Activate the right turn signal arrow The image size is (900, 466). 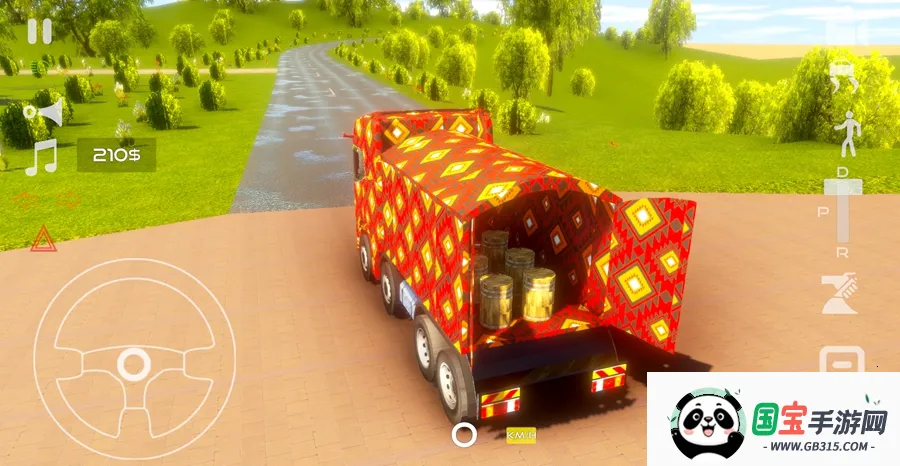click(69, 200)
